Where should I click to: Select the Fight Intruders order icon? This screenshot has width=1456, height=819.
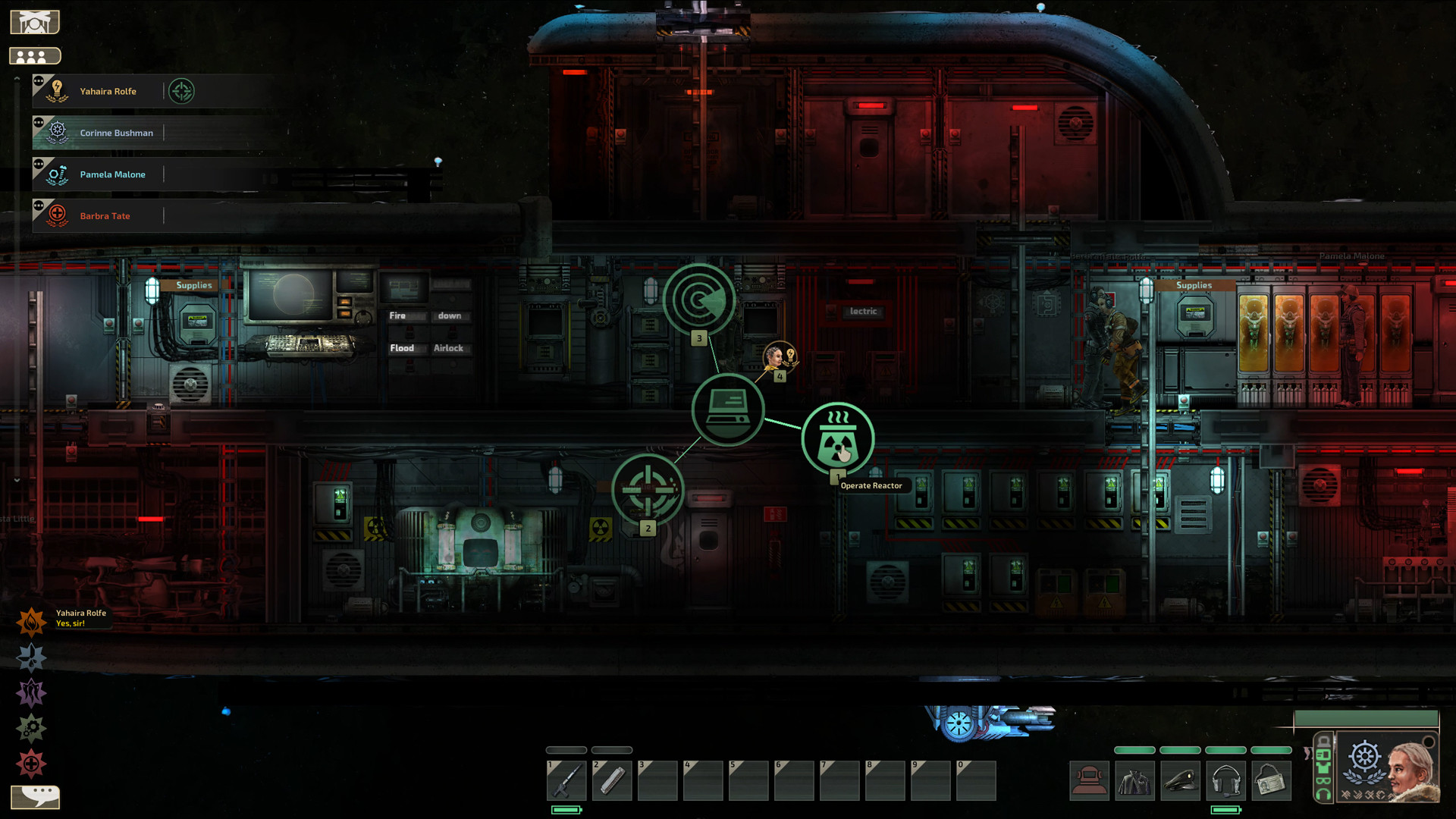31,692
